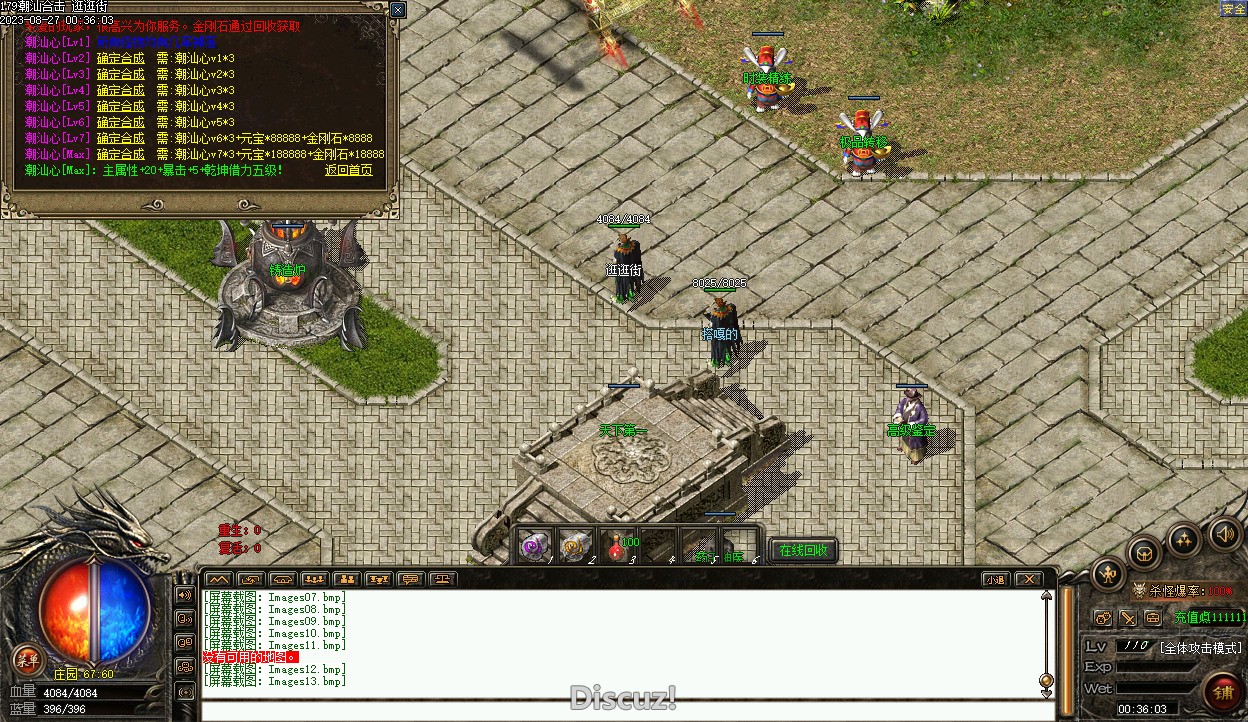The image size is (1248, 722).
Task: Confirm synthesis for 潮汕心 Max
Action: (x=120, y=154)
